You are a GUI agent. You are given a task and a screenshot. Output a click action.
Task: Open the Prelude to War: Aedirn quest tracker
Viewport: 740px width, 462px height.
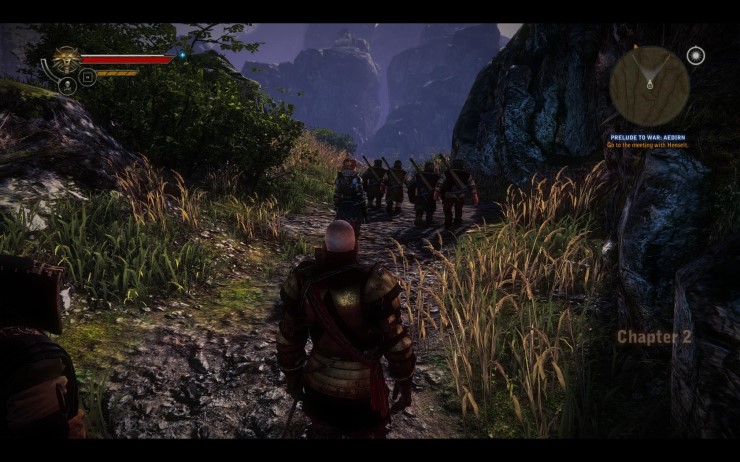[649, 137]
